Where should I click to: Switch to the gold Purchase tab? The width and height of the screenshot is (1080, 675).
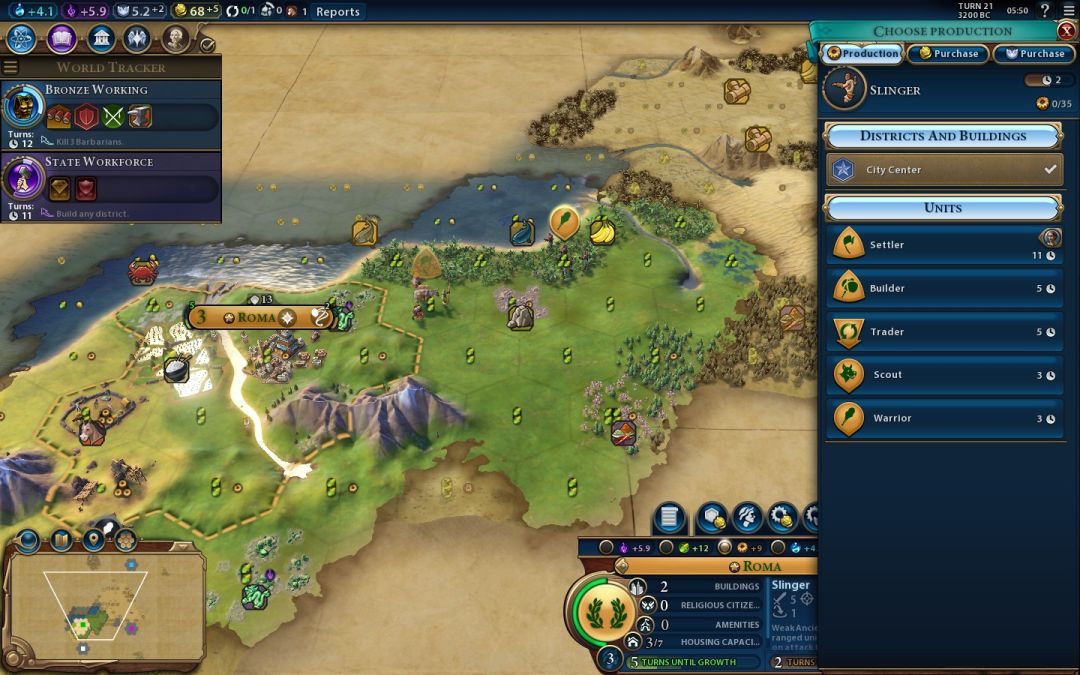pos(949,54)
